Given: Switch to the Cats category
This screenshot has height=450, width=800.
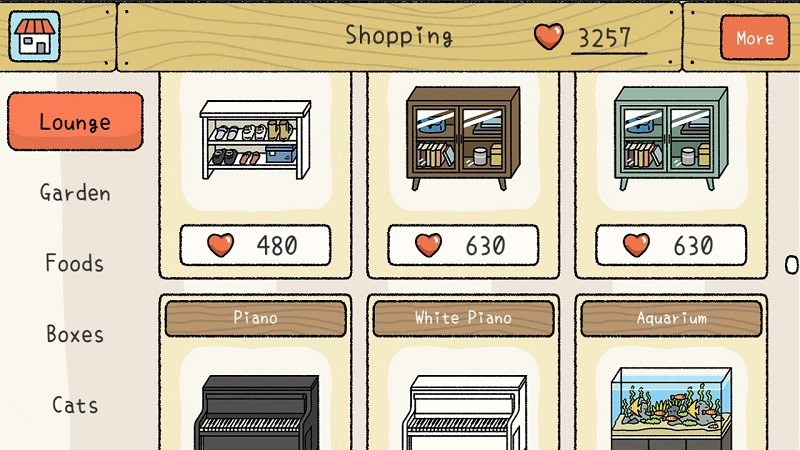Looking at the screenshot, I should pyautogui.click(x=75, y=405).
